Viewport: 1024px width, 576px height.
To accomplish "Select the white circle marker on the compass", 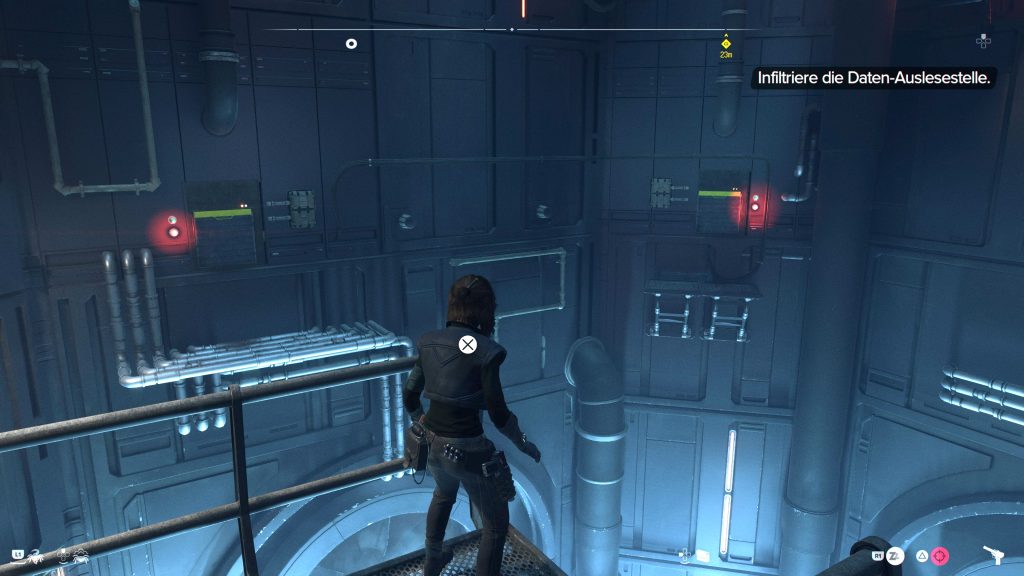I will click(x=351, y=43).
